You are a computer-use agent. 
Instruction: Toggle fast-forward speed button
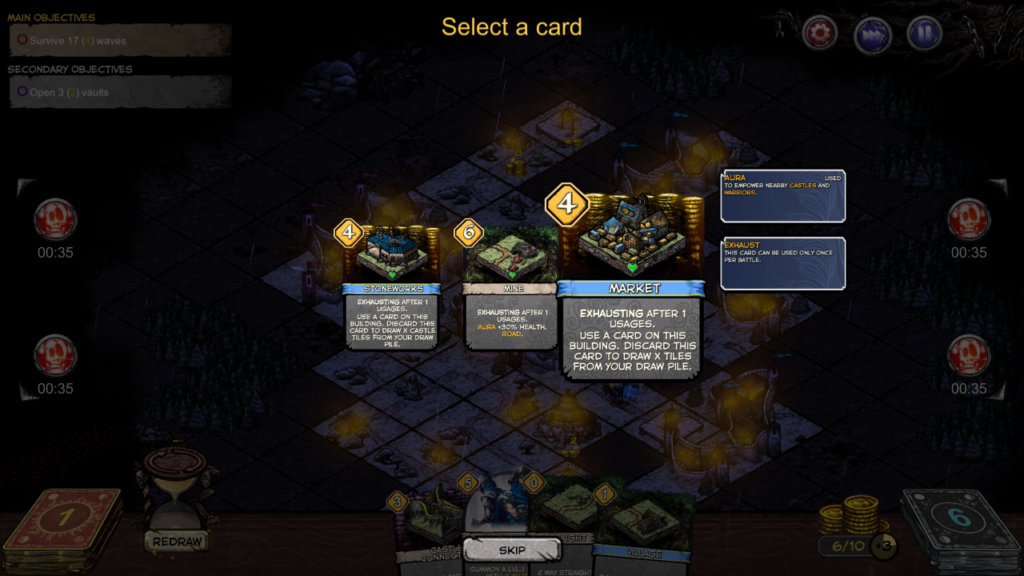[x=872, y=34]
